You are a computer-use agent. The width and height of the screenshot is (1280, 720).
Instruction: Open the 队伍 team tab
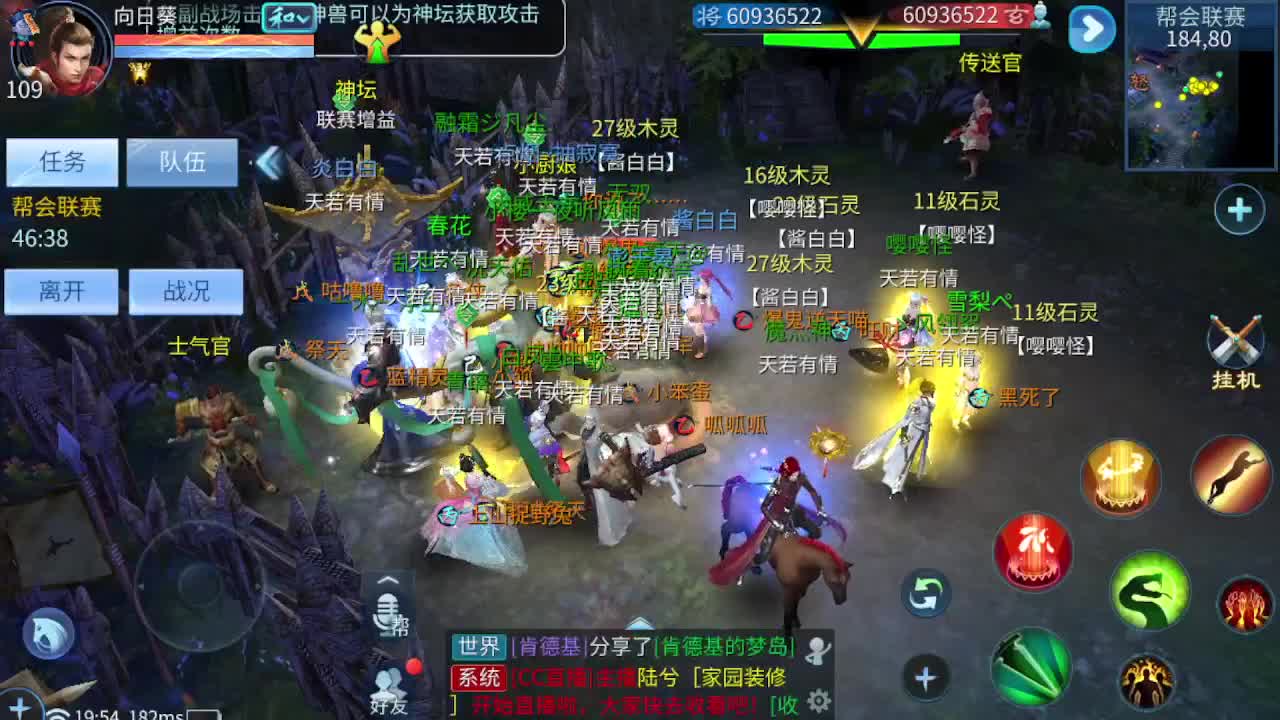(183, 163)
